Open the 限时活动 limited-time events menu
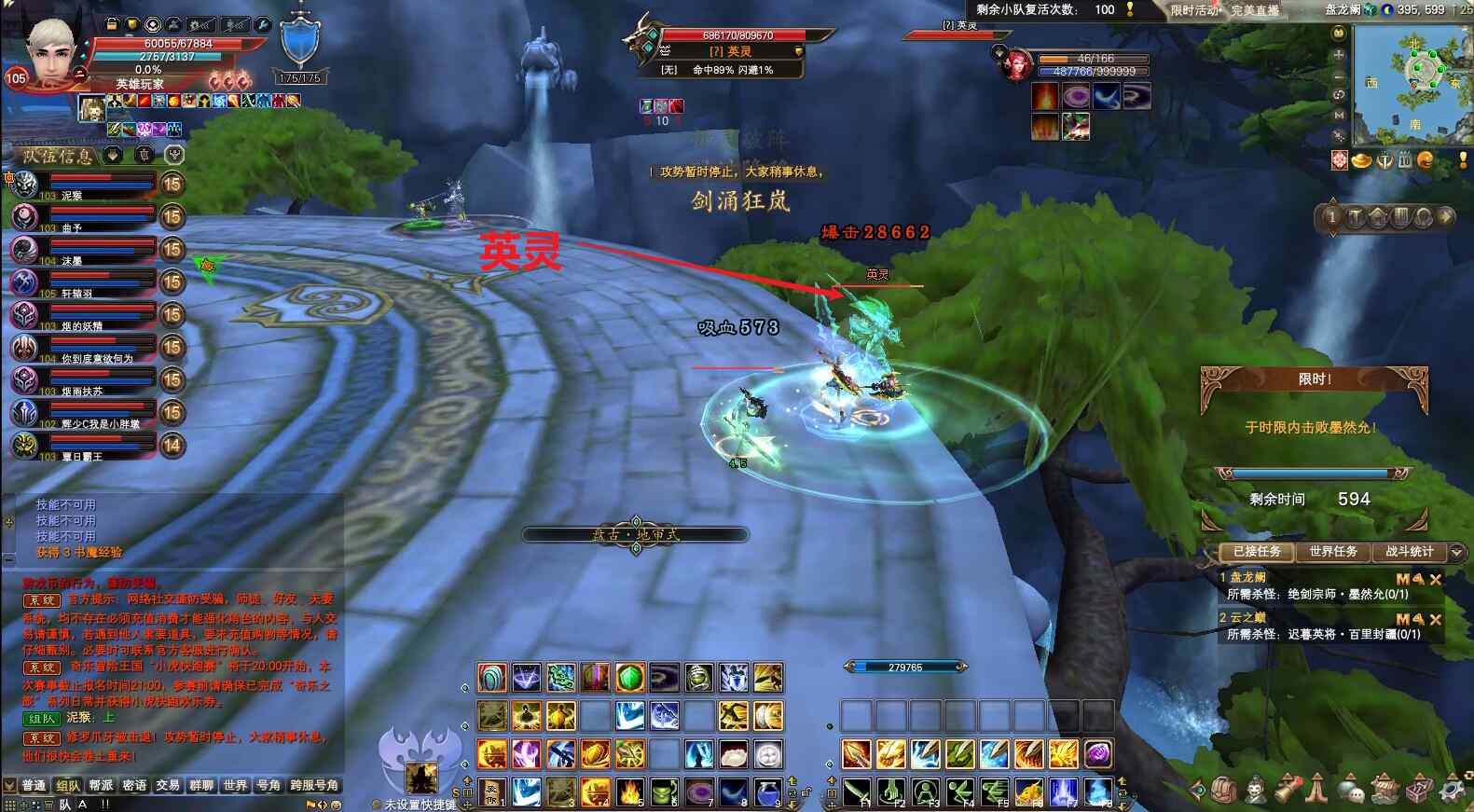 pos(1195,10)
